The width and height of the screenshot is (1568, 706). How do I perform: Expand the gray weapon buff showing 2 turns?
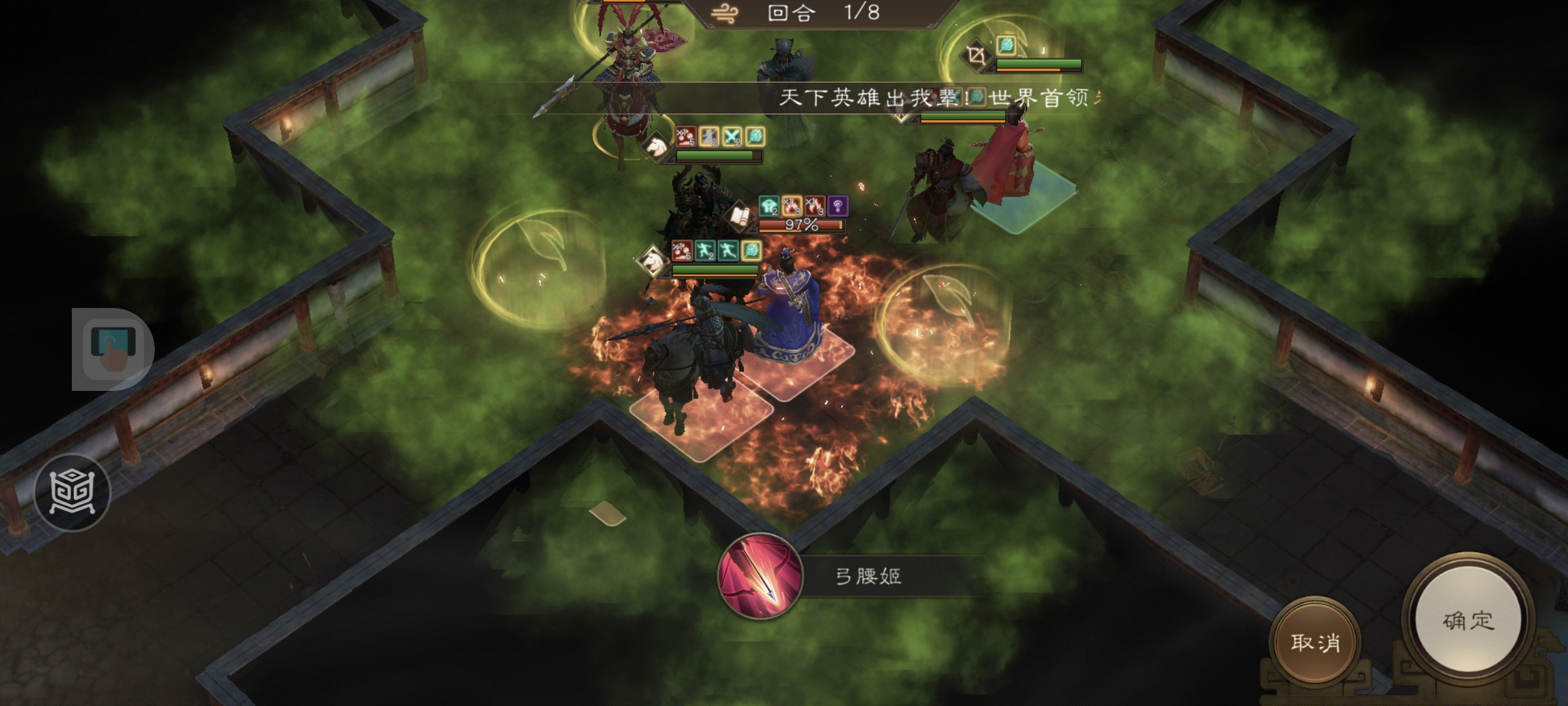[710, 137]
